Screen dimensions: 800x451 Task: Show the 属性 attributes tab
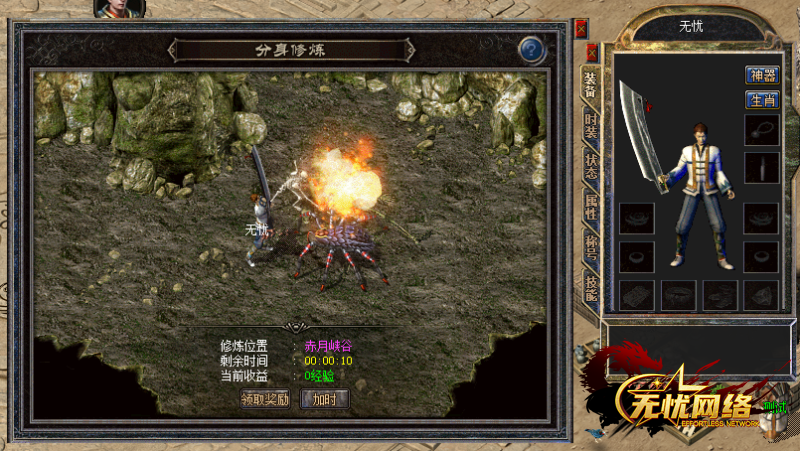591,207
